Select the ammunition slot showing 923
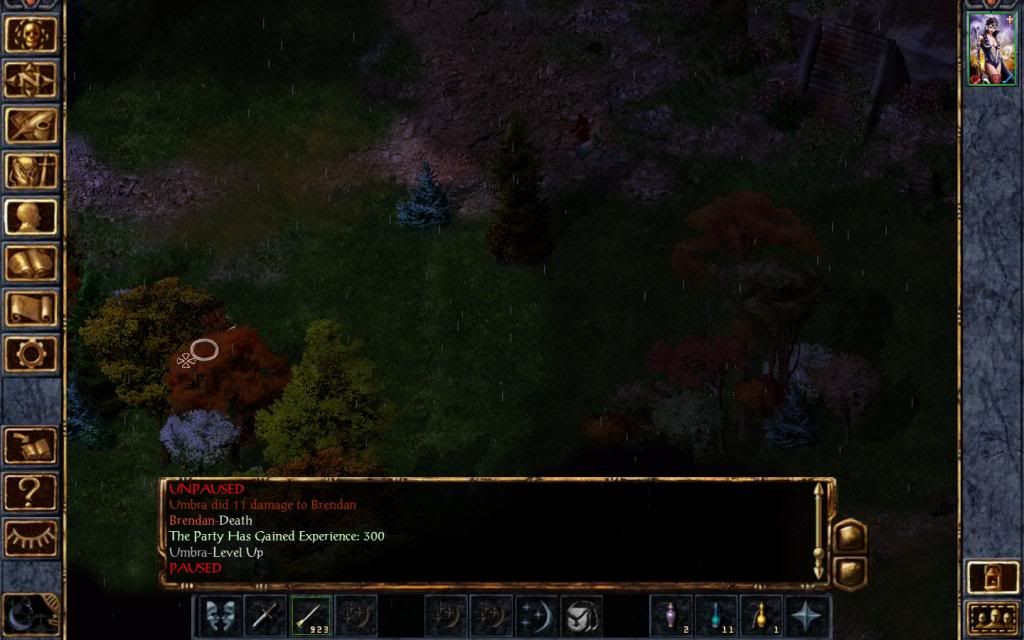 (311, 615)
